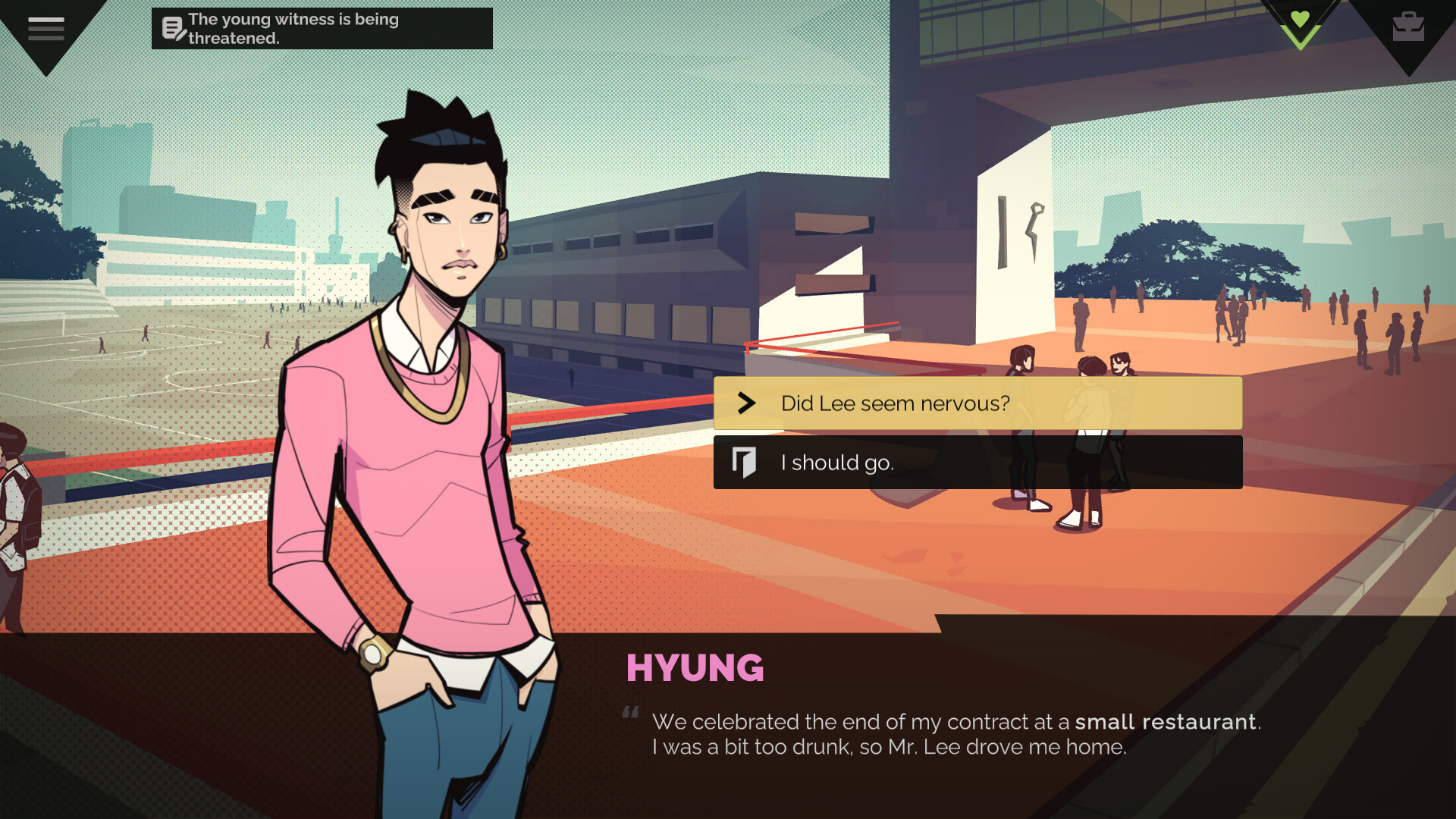Click the note-edit objective icon

[173, 28]
